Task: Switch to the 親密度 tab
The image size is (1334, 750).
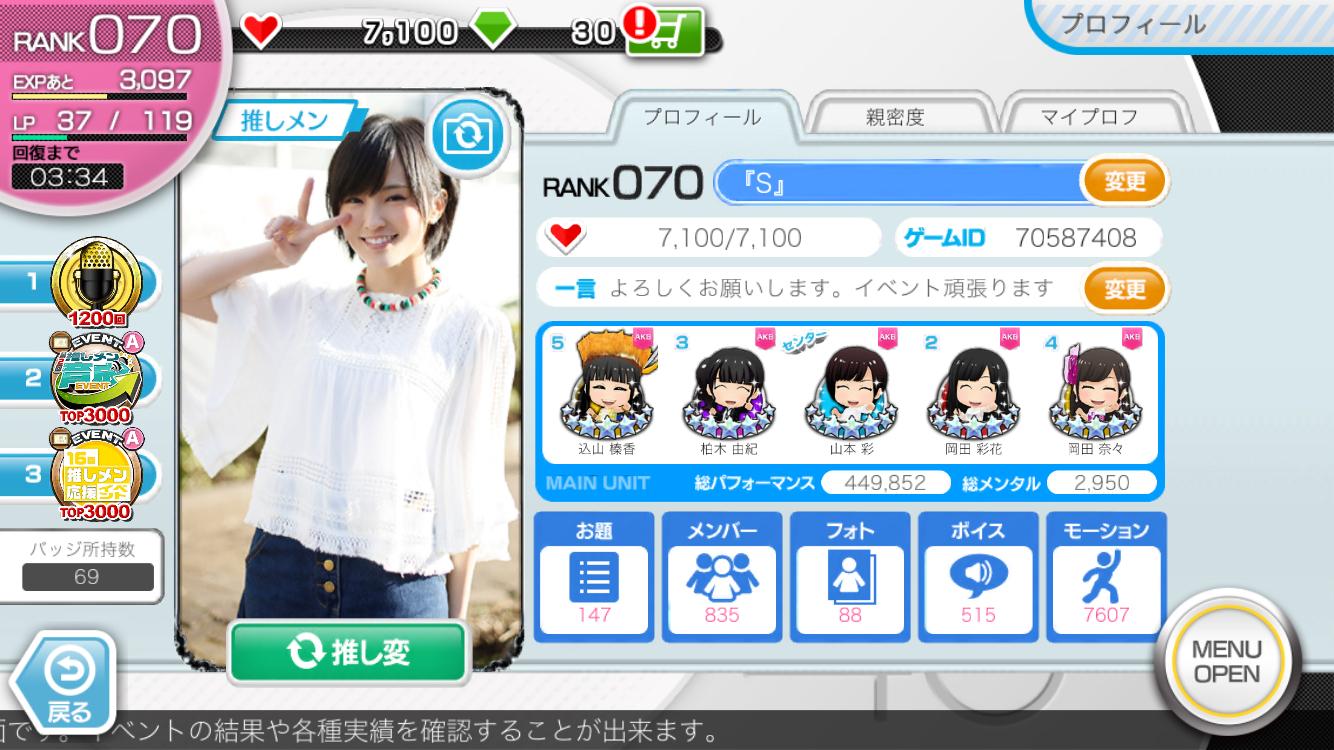Action: click(894, 117)
